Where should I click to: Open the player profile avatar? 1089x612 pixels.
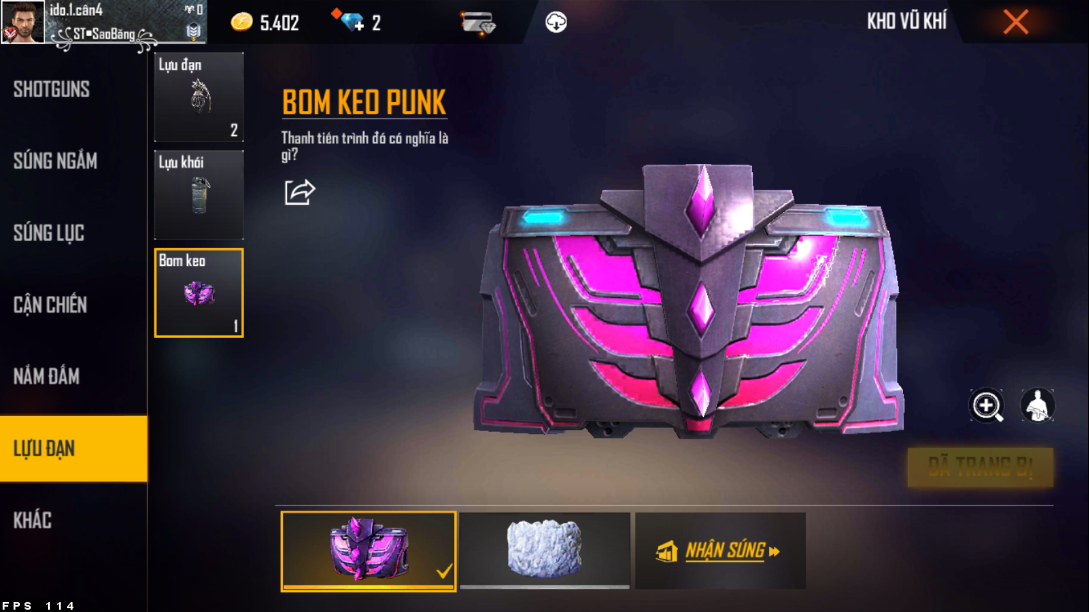click(x=22, y=22)
